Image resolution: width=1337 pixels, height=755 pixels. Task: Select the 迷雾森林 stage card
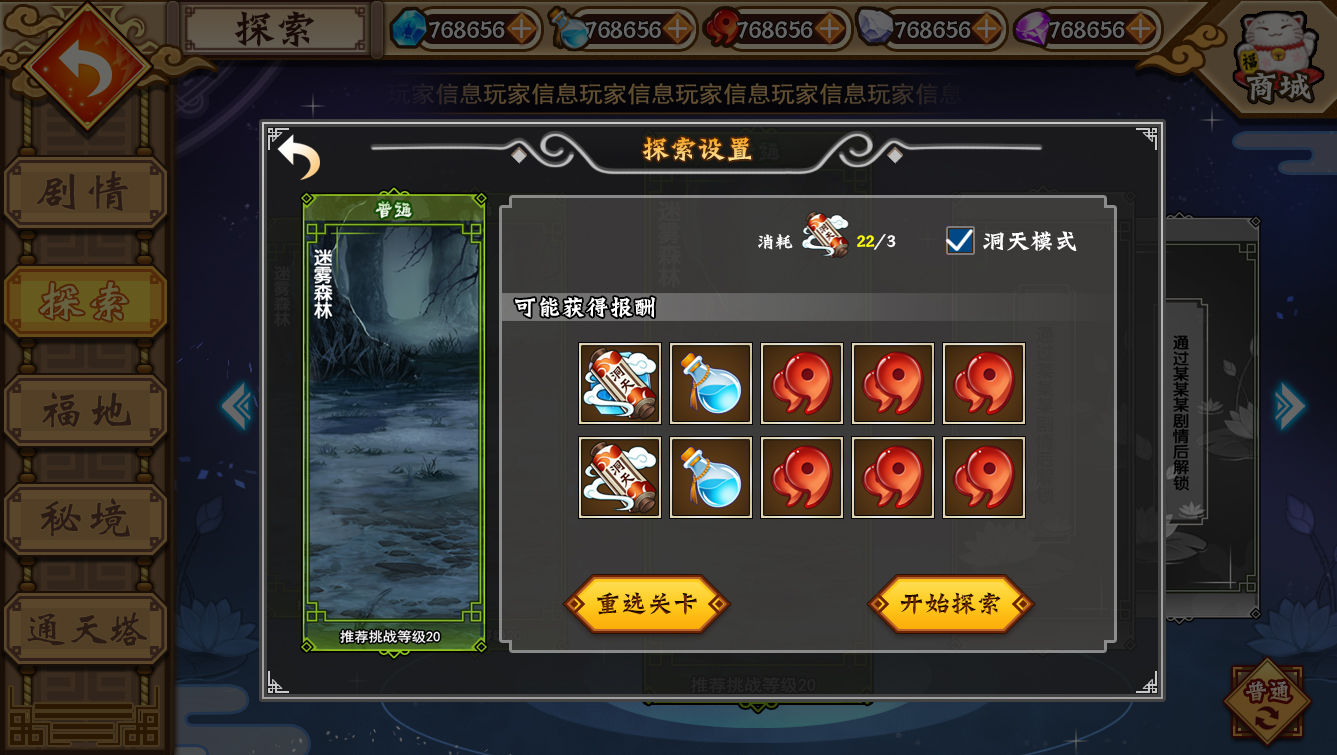click(x=390, y=420)
